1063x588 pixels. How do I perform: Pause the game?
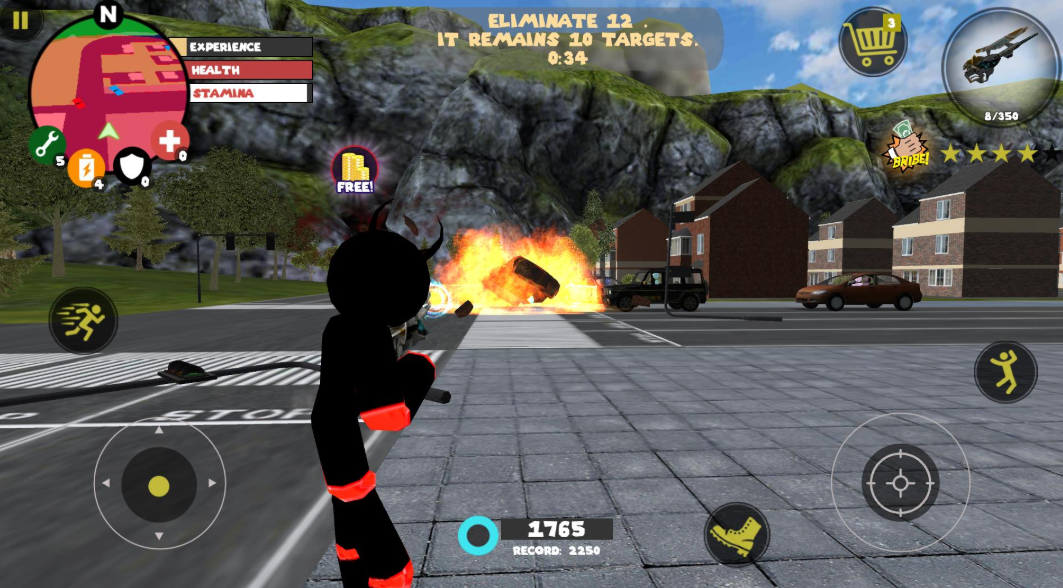click(x=20, y=20)
